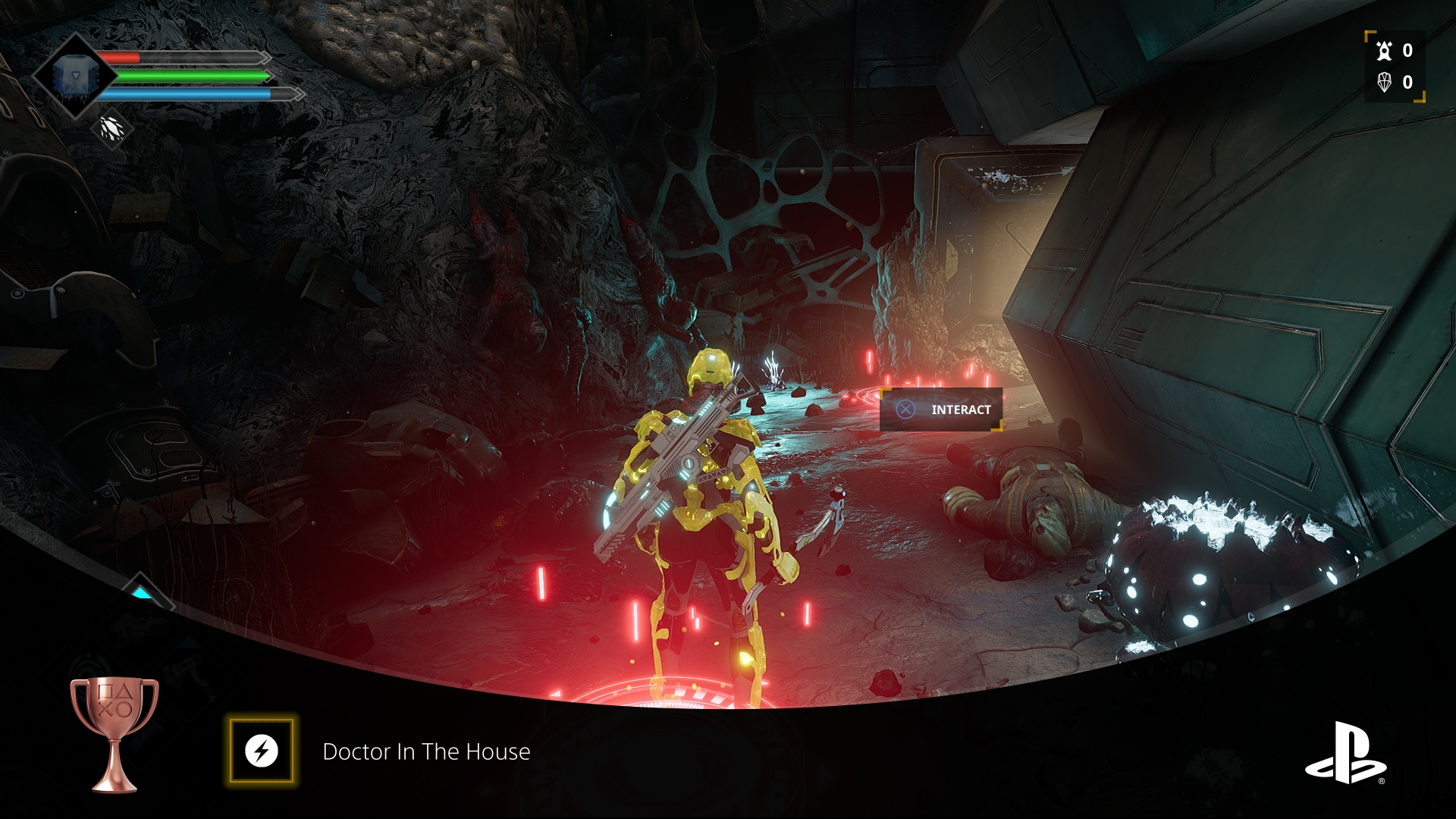Click the bronze trophy cup icon

pyautogui.click(x=115, y=732)
